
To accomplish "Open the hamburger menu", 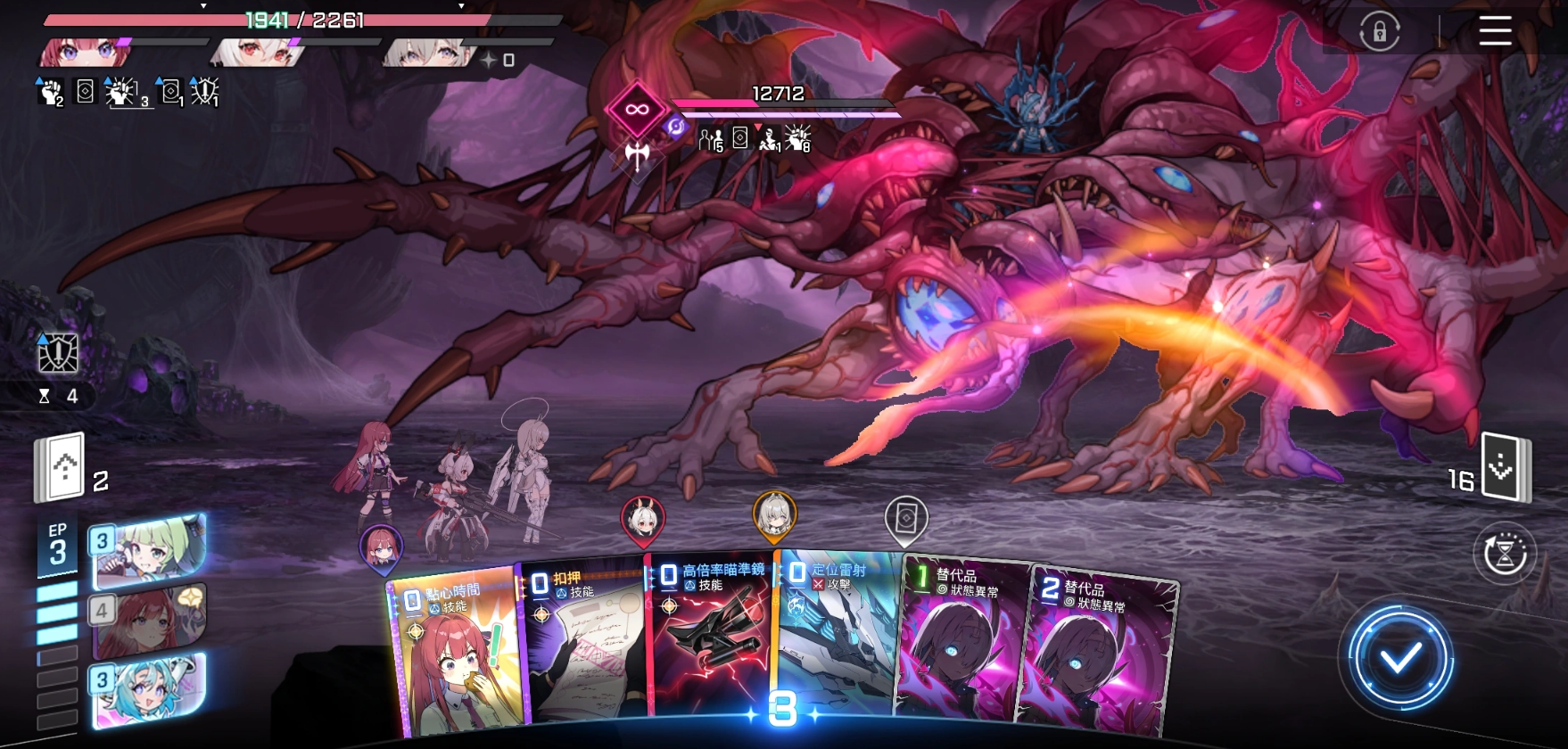I will [x=1495, y=31].
